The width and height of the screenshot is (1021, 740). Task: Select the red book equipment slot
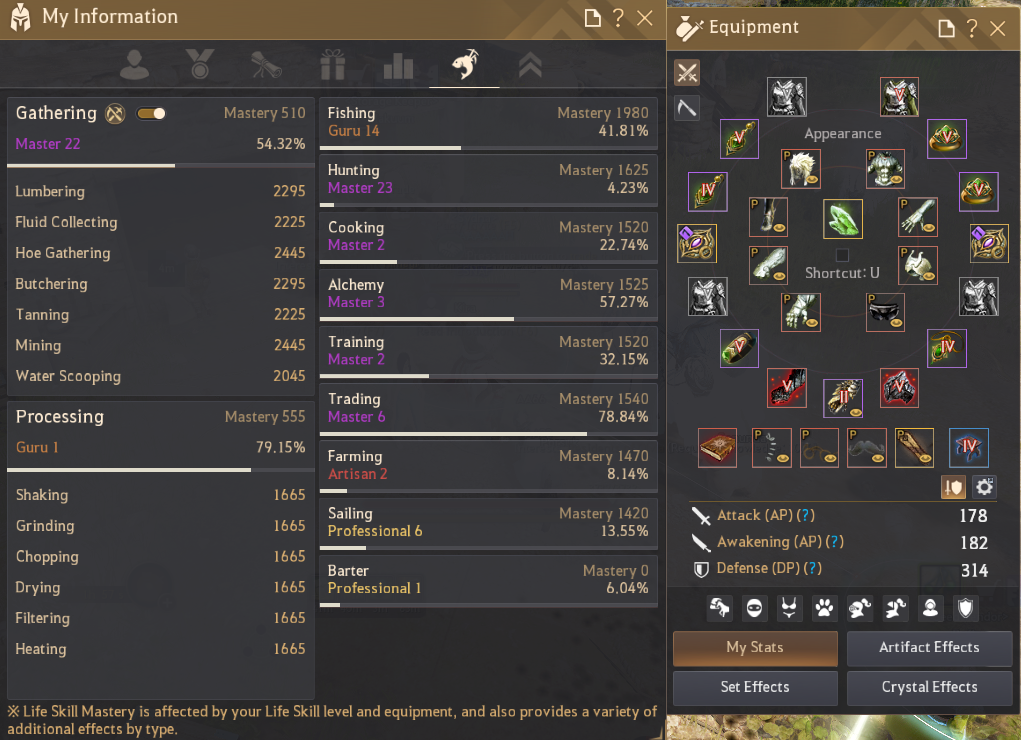coord(717,448)
